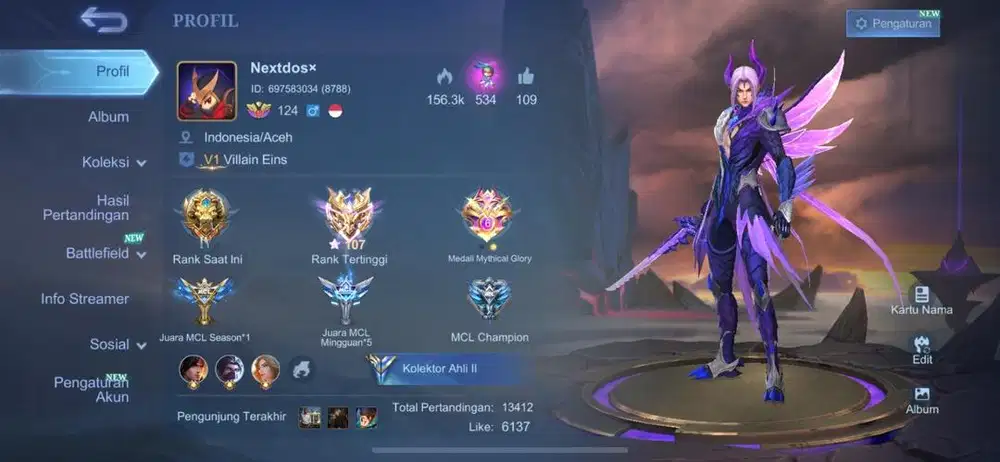Expand the Sosial section
This screenshot has height=462, width=1000.
[117, 344]
